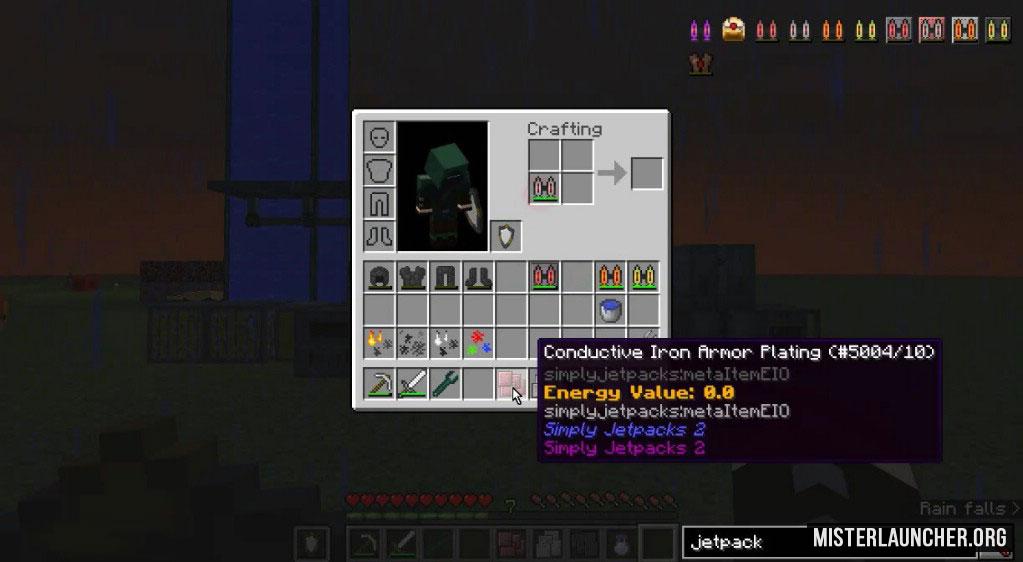The width and height of the screenshot is (1023, 562).
Task: Focus the item search field containing "jetpack"
Action: click(x=745, y=542)
